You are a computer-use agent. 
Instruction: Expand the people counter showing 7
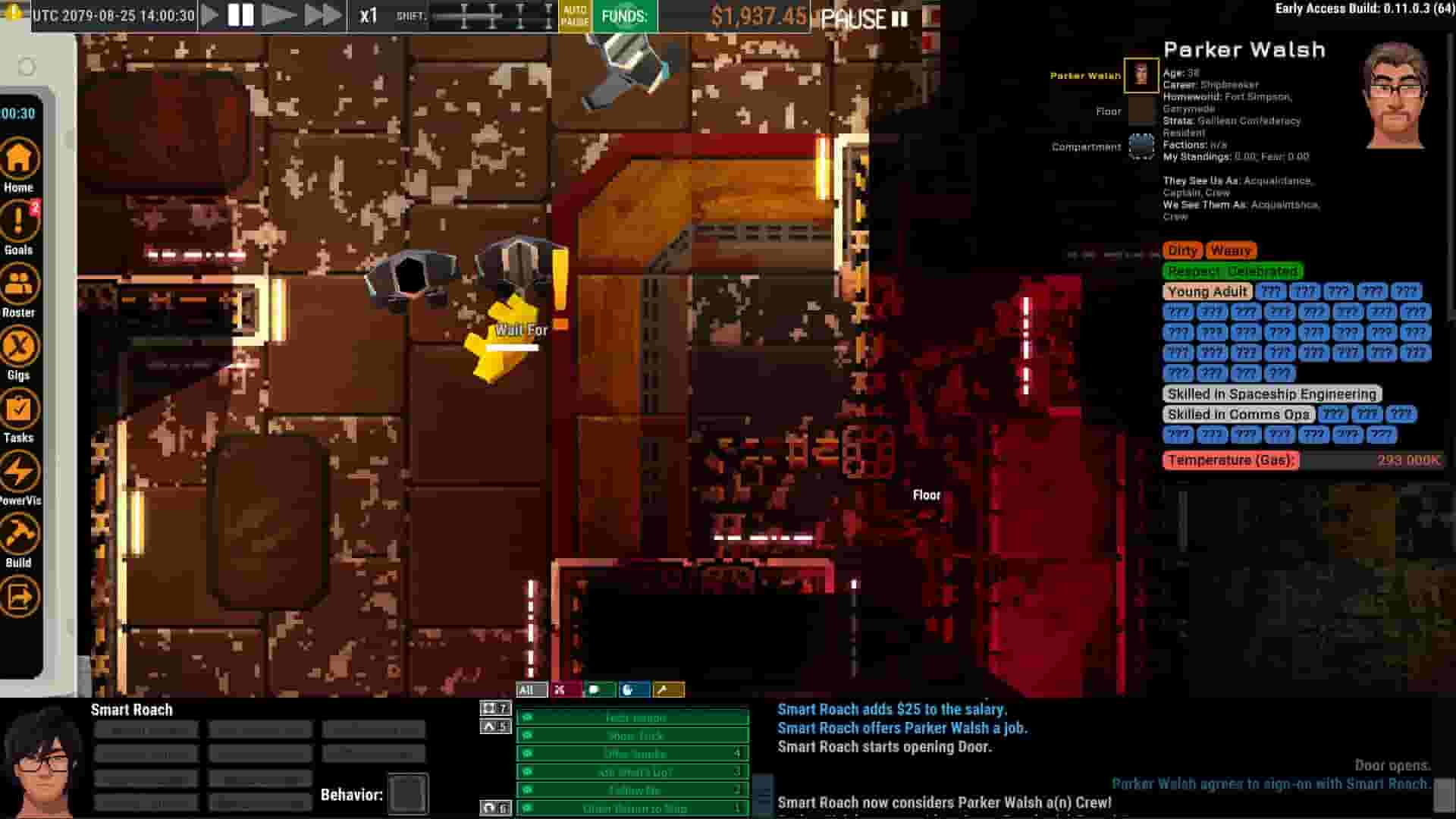tap(494, 708)
